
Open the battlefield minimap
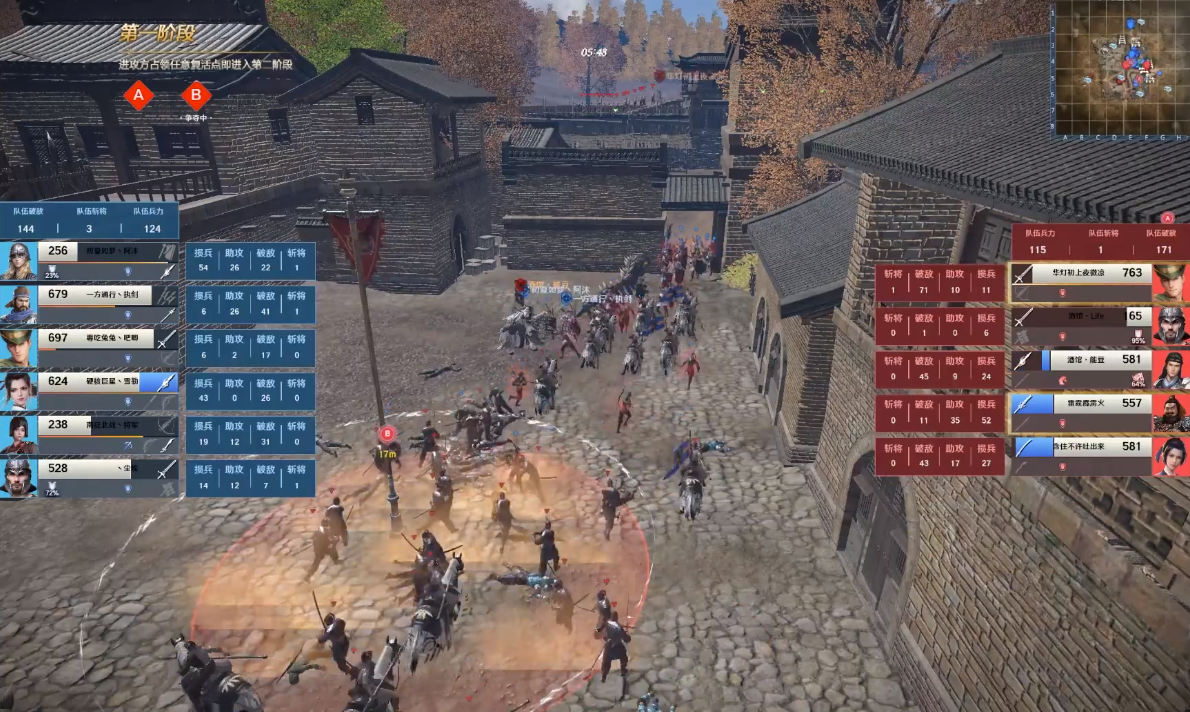[1119, 69]
